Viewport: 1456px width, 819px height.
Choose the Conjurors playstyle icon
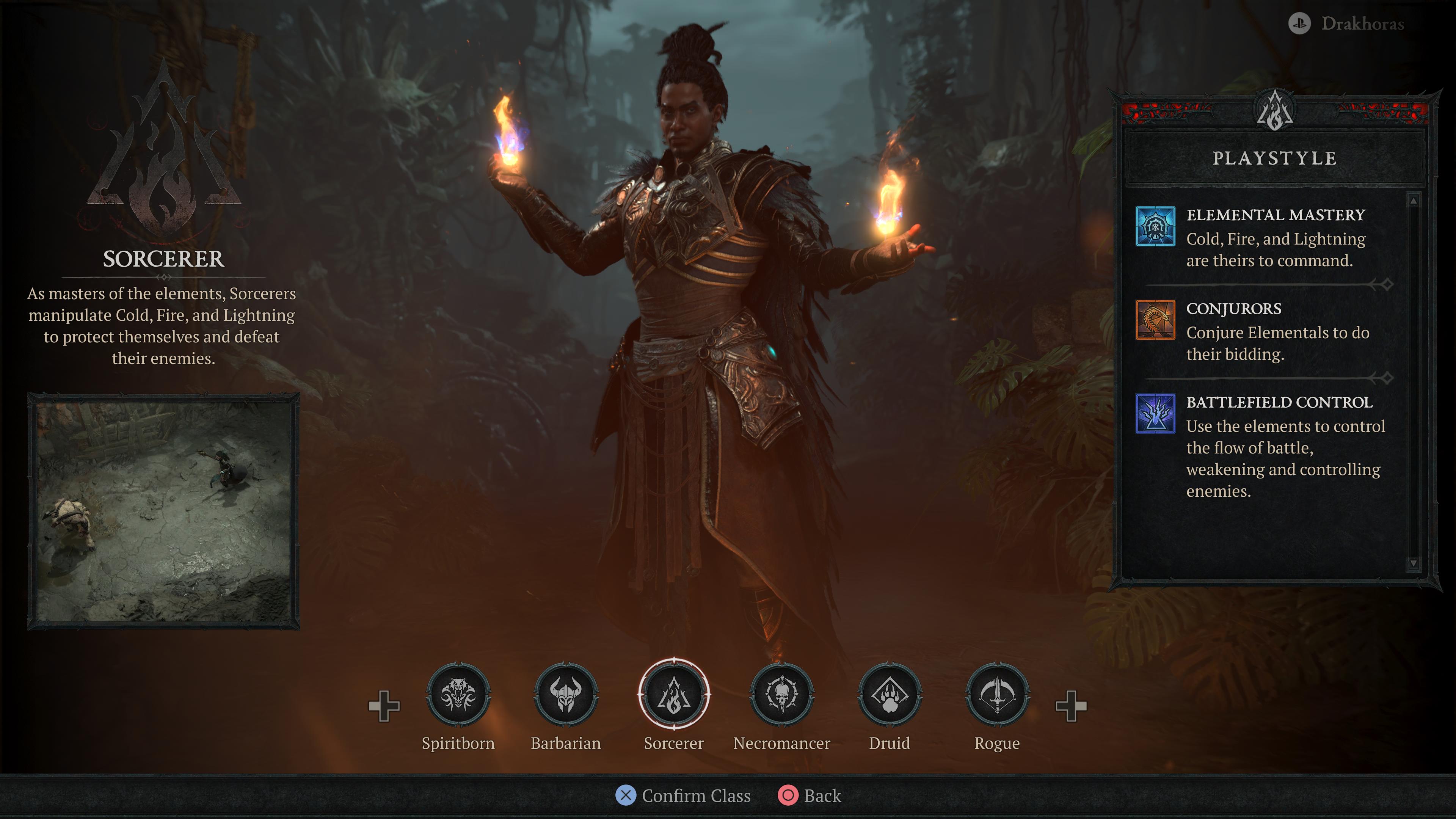[1155, 320]
